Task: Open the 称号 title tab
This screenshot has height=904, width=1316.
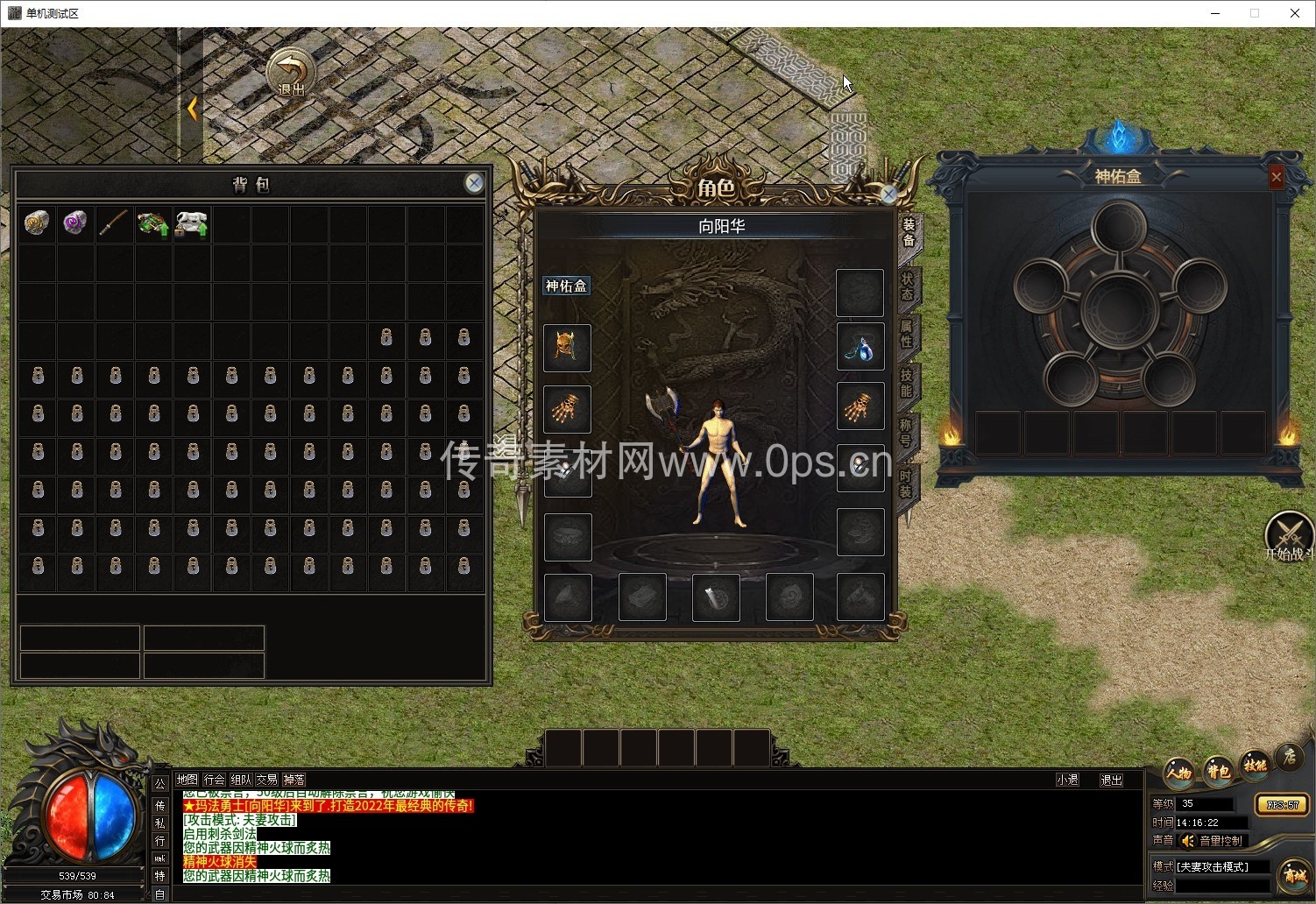Action: click(908, 433)
